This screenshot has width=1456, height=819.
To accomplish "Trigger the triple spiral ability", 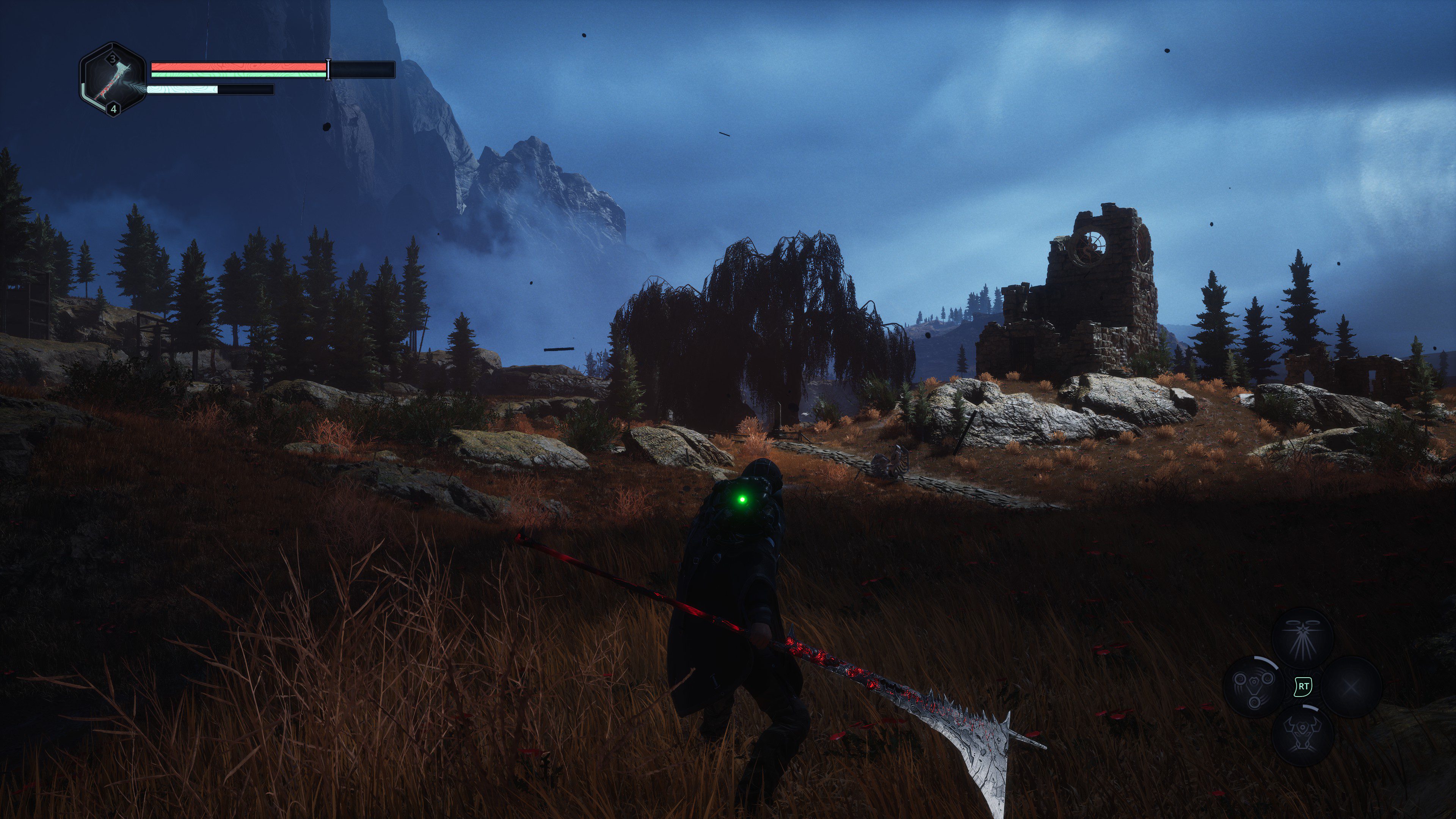I will (1254, 686).
